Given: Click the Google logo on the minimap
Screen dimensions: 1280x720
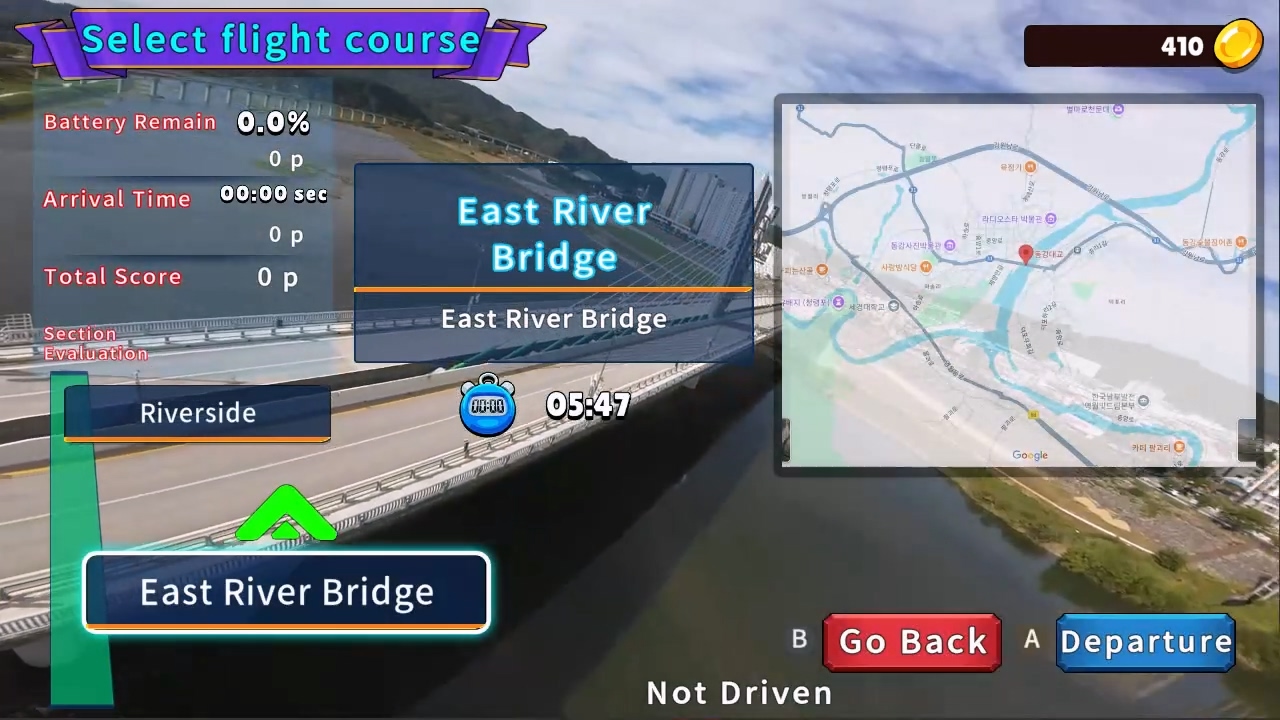Looking at the screenshot, I should point(1030,455).
